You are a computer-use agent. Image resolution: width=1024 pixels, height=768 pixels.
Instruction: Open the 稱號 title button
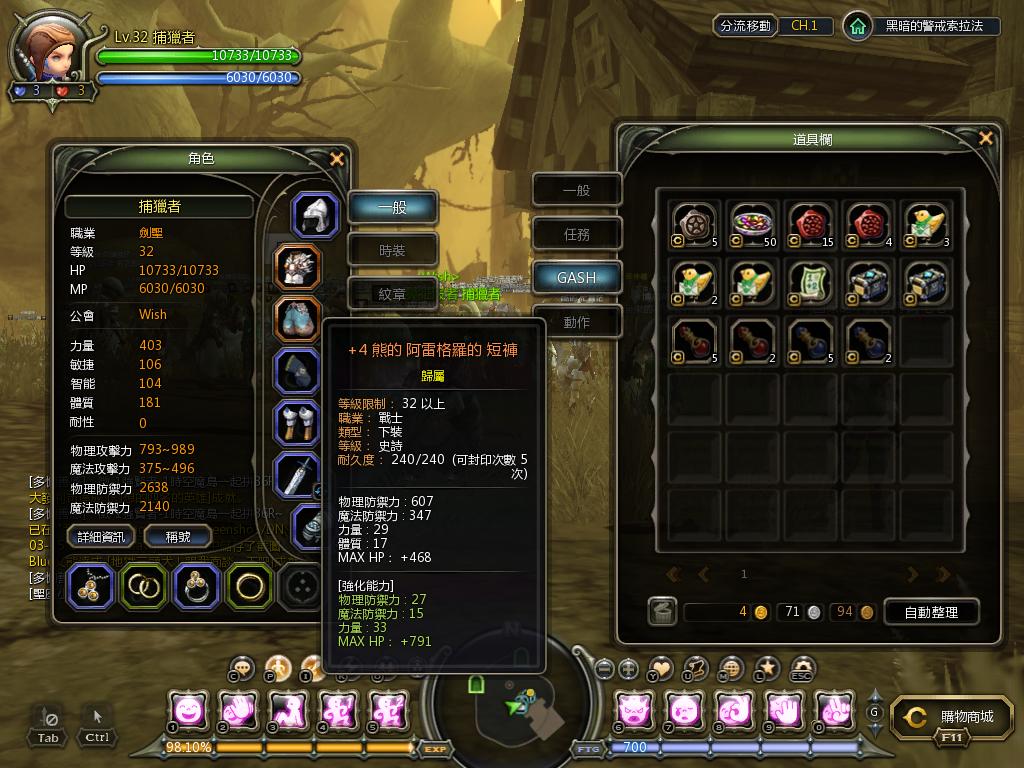coord(178,537)
